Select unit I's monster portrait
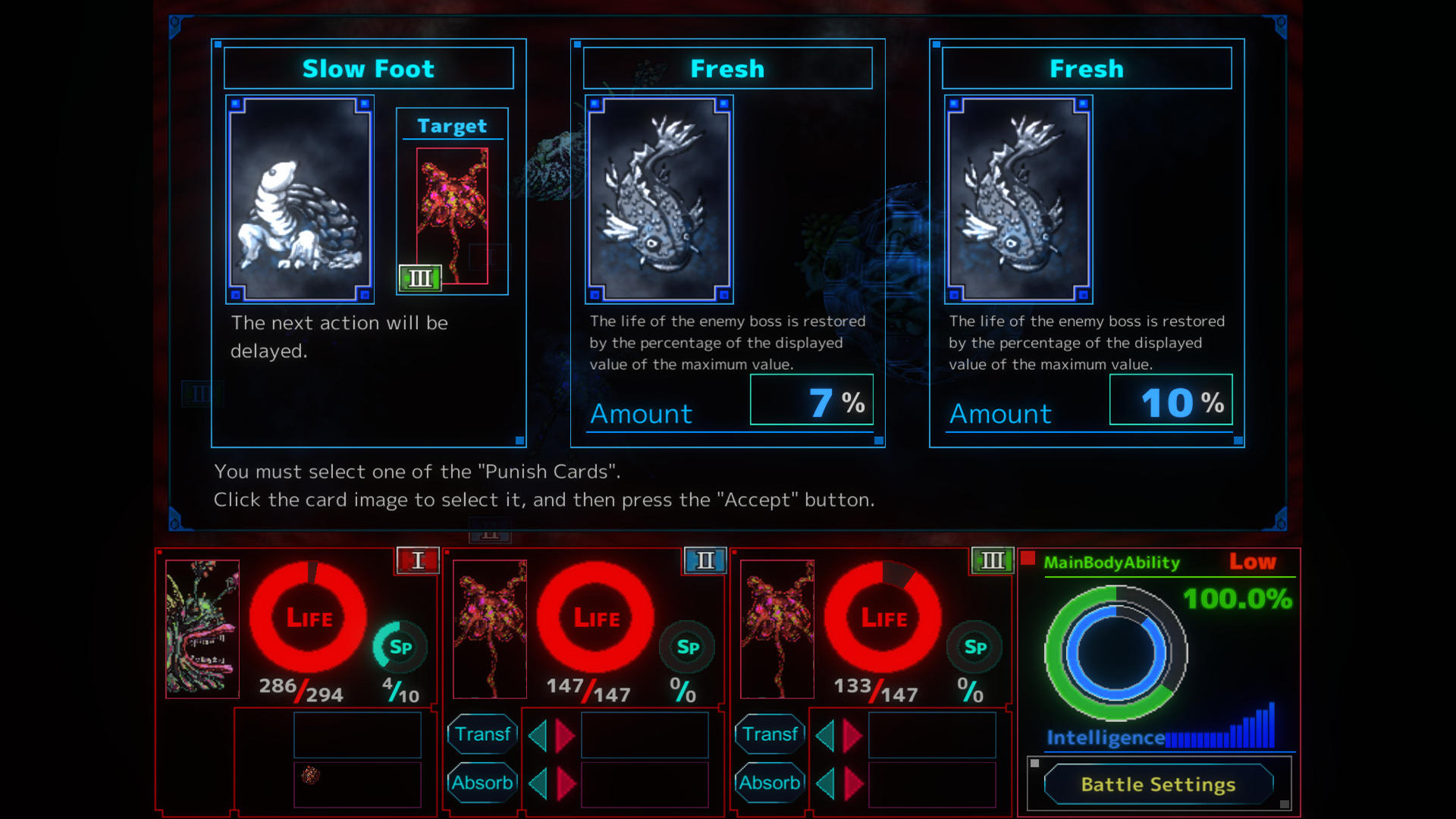This screenshot has height=819, width=1456. tap(202, 629)
